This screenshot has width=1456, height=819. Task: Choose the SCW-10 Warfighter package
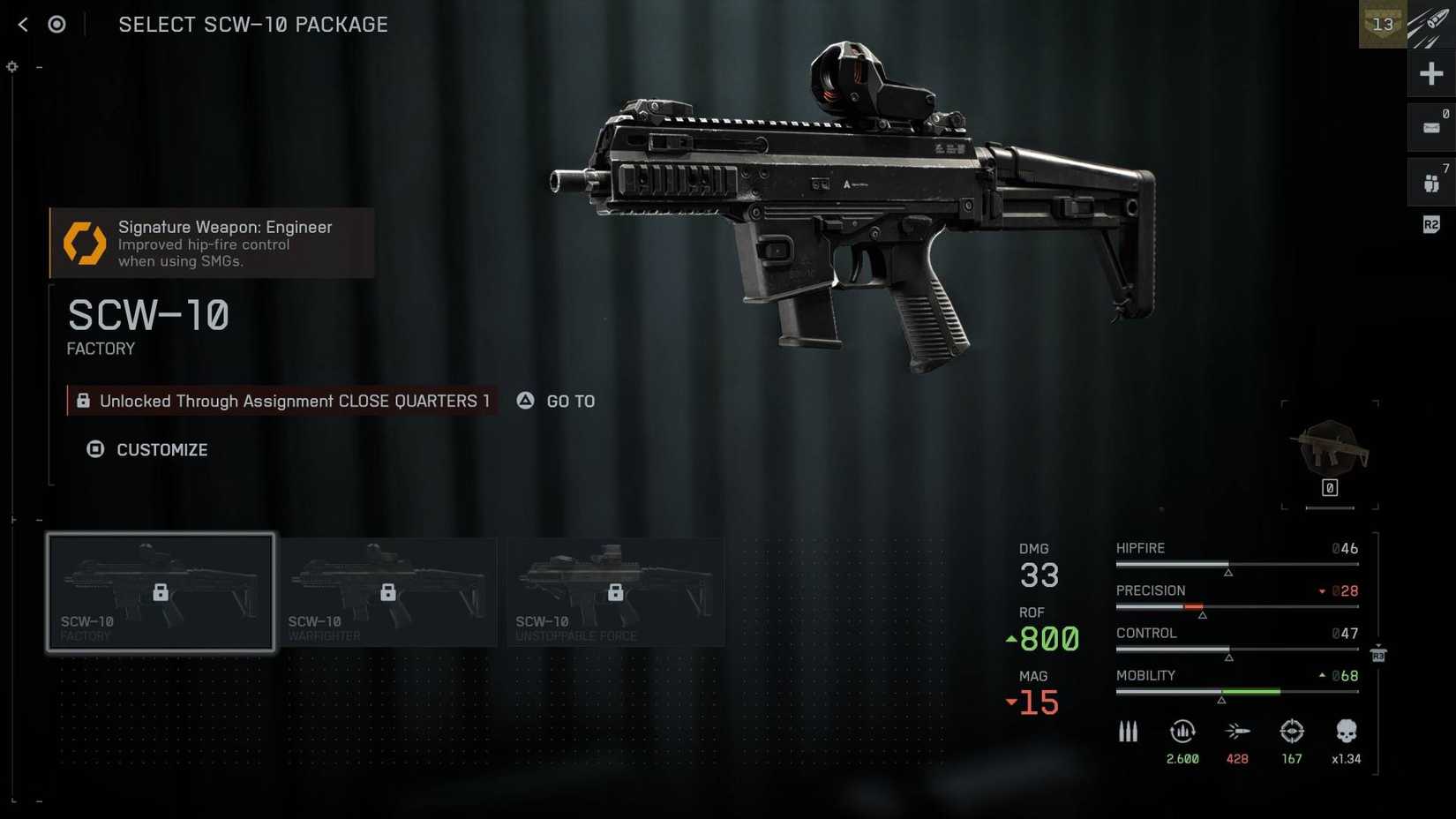pos(388,592)
